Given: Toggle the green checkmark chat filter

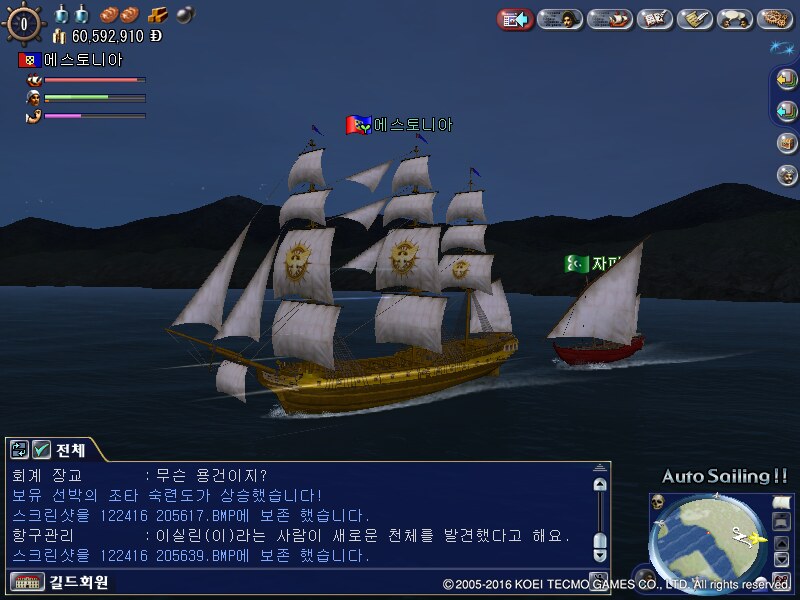Looking at the screenshot, I should [x=42, y=449].
